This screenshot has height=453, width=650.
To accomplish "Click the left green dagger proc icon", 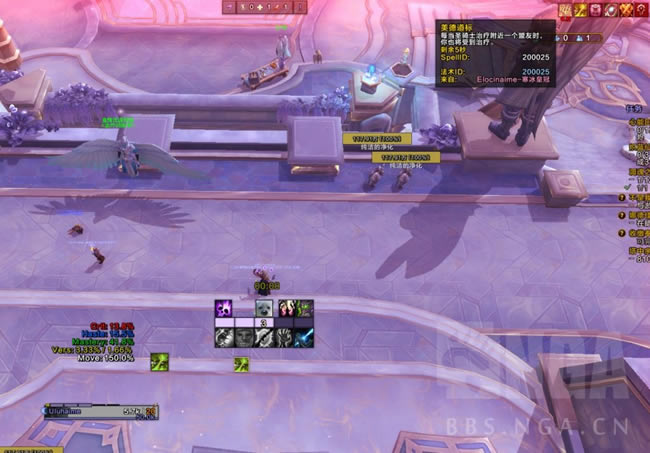I will click(x=159, y=360).
